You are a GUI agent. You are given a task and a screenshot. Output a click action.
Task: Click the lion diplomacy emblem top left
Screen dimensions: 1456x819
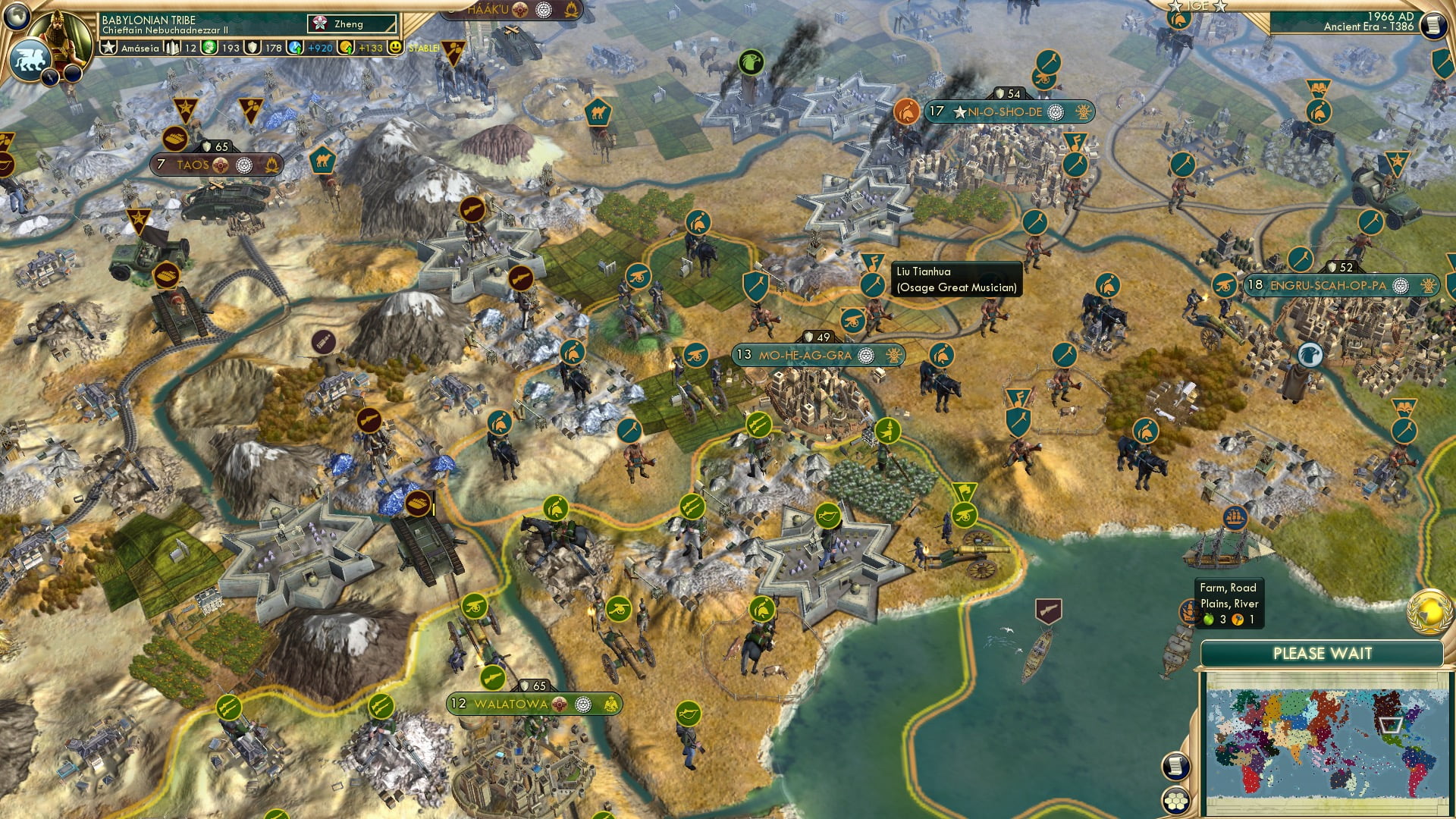tap(30, 59)
